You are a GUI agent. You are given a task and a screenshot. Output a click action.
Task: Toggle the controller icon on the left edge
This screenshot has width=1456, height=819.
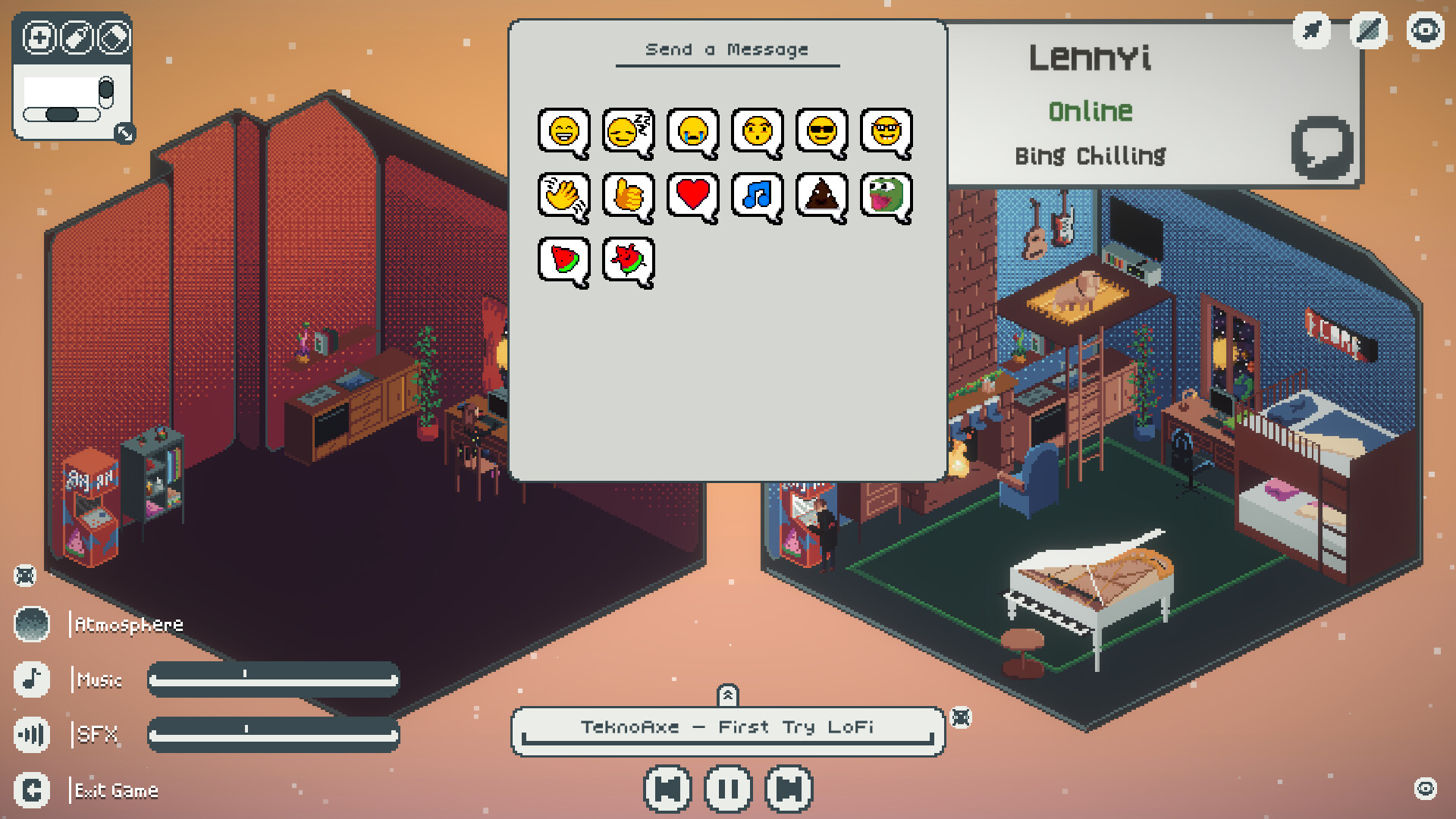(x=25, y=577)
